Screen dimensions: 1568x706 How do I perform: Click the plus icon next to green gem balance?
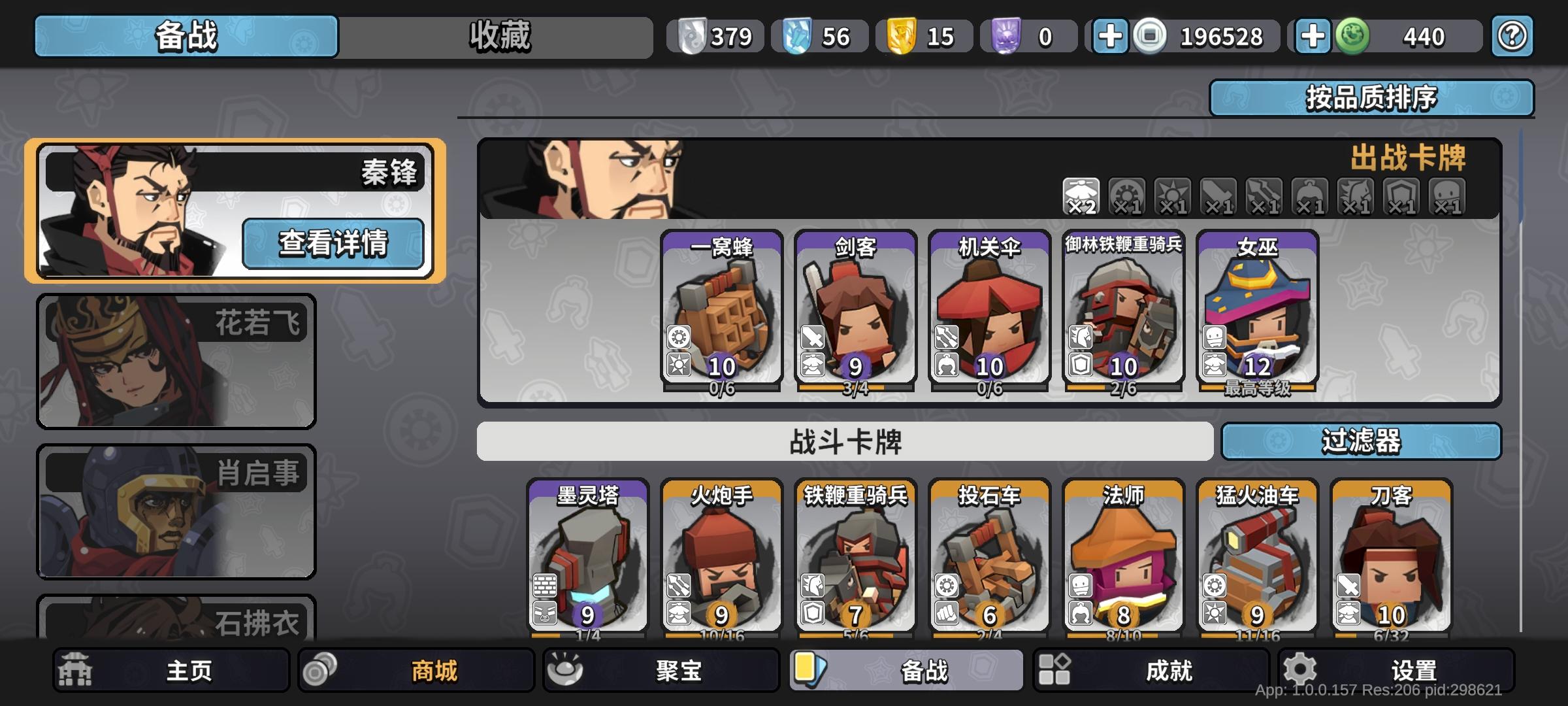(1311, 37)
